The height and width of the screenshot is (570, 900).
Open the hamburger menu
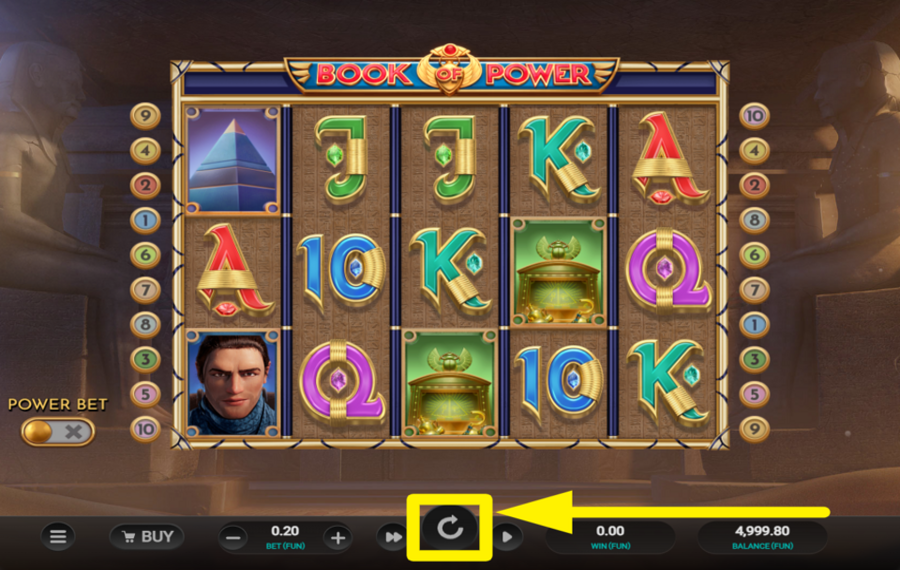point(58,537)
